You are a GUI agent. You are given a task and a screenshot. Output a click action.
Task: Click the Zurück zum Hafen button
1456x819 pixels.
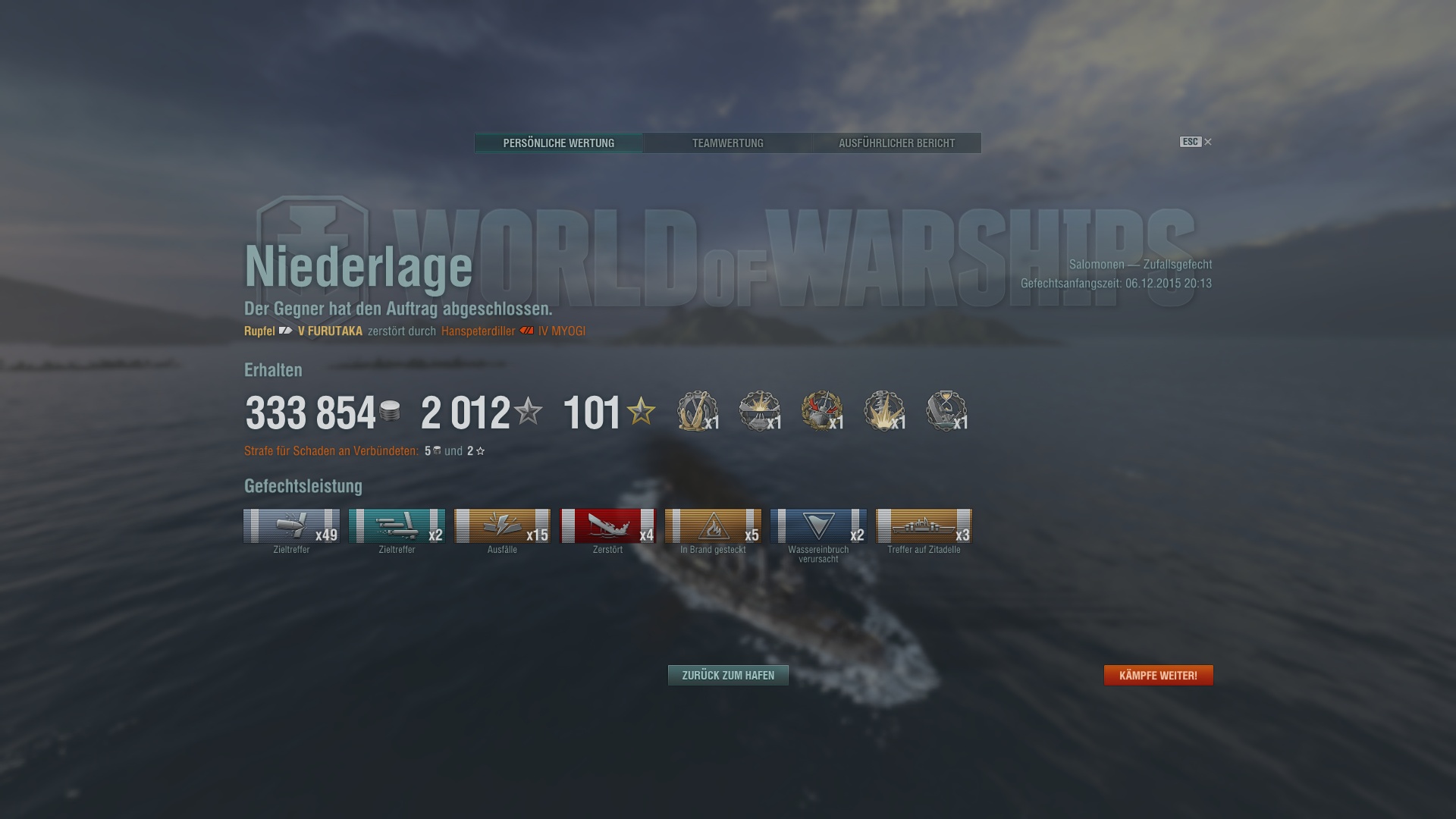click(x=727, y=674)
